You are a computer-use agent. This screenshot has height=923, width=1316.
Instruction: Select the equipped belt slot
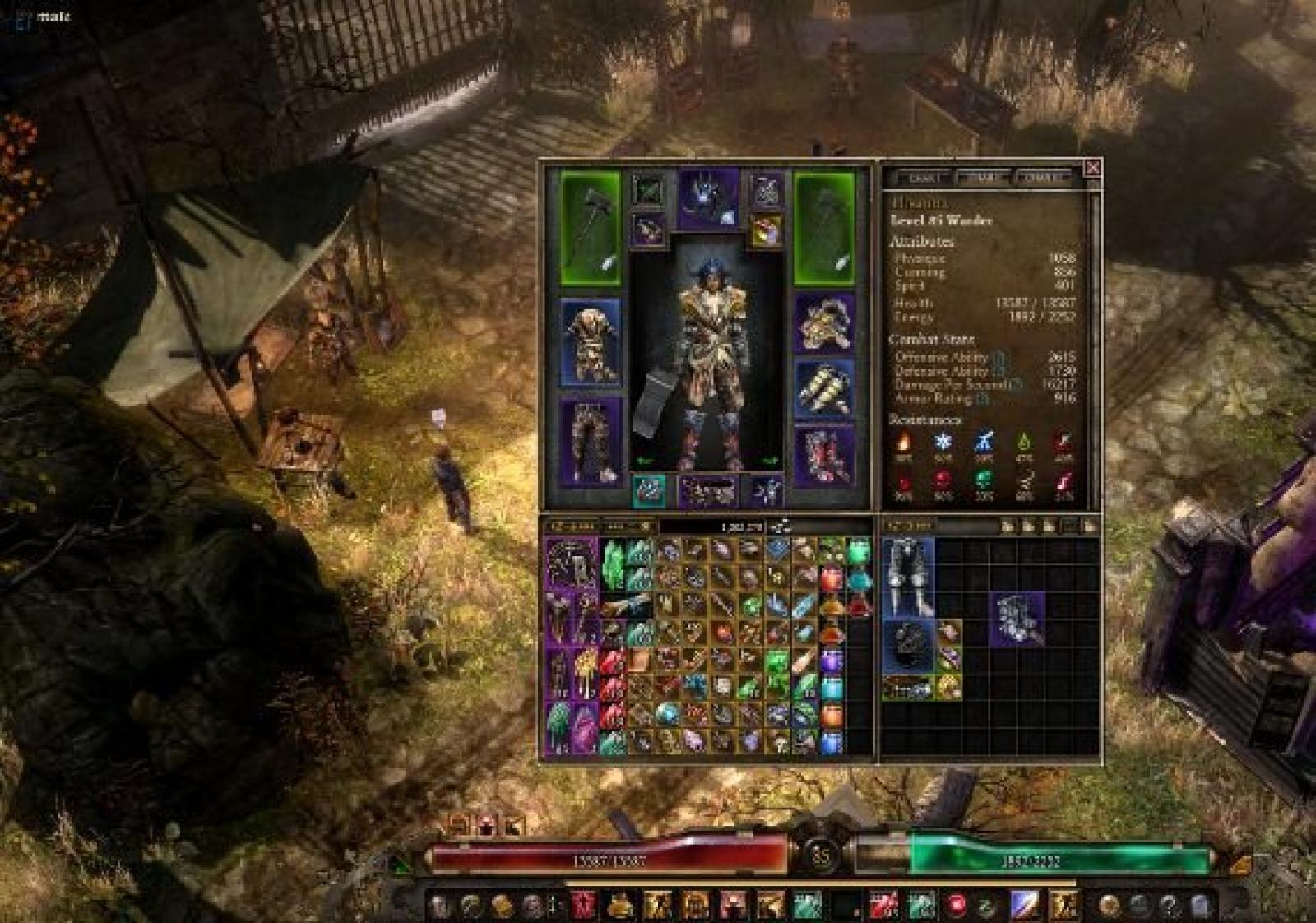(x=708, y=491)
